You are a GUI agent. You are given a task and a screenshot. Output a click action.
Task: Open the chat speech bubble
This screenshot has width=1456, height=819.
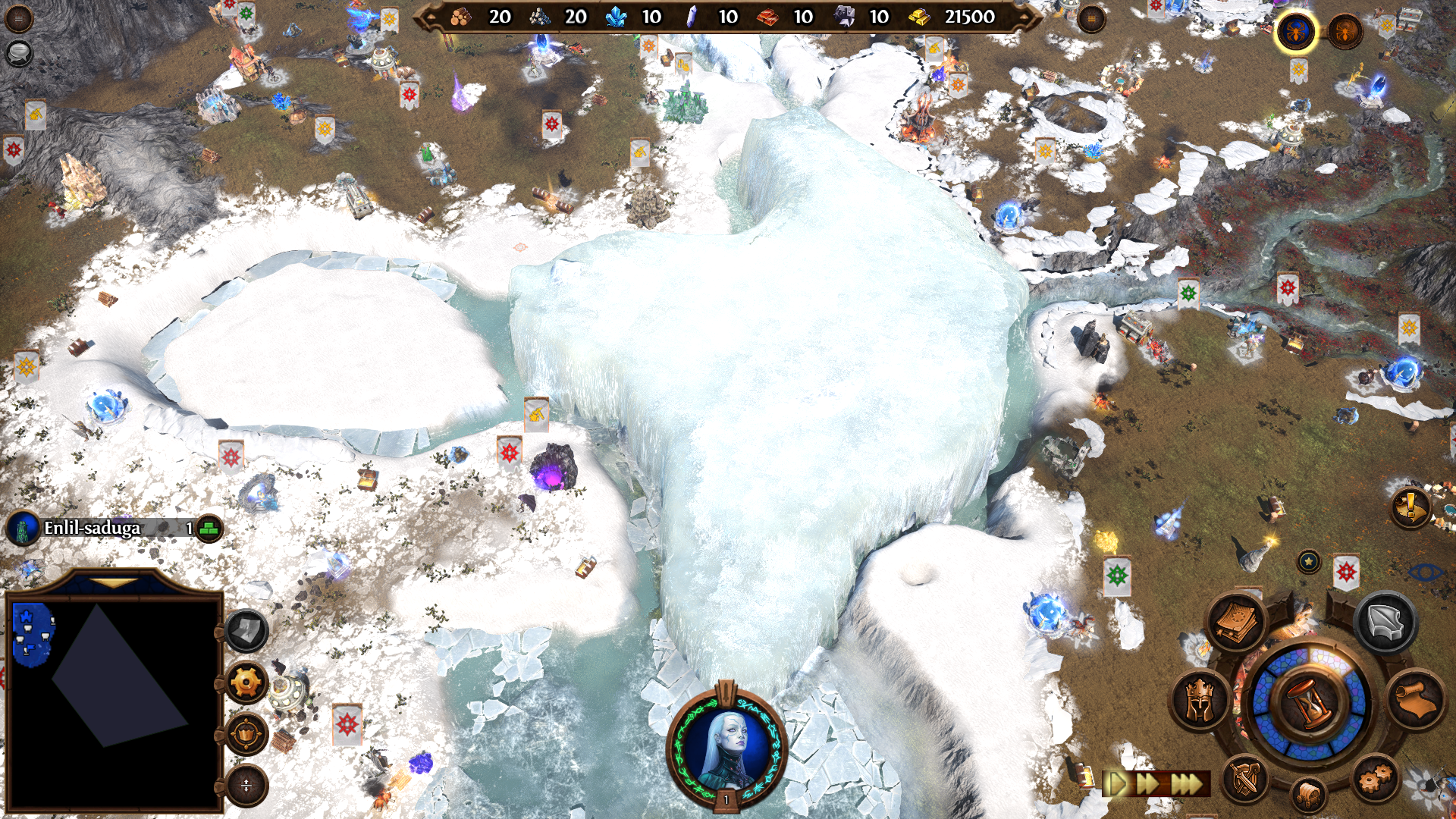point(18,52)
